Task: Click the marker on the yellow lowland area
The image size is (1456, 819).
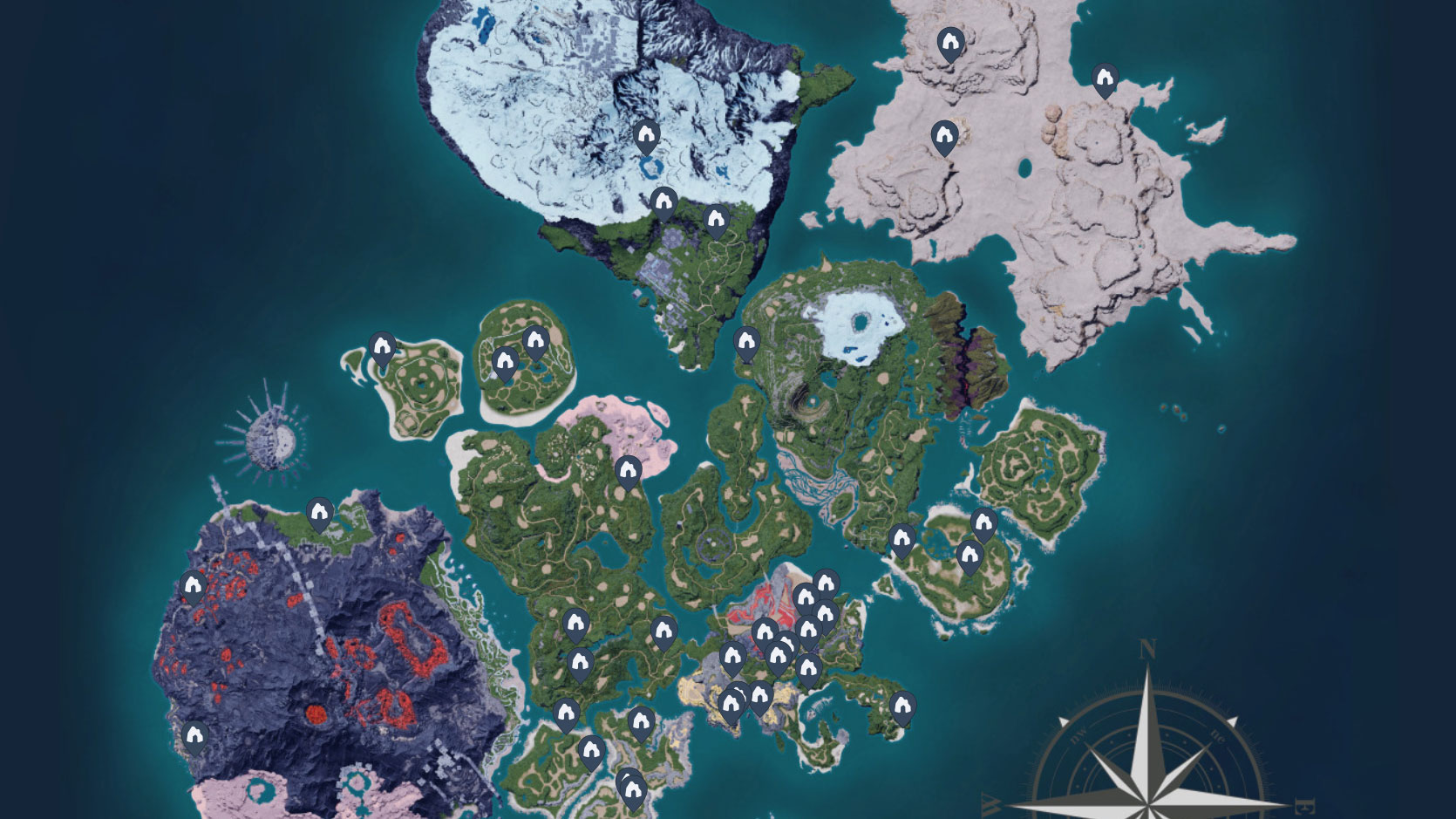Action: pyautogui.click(x=729, y=700)
